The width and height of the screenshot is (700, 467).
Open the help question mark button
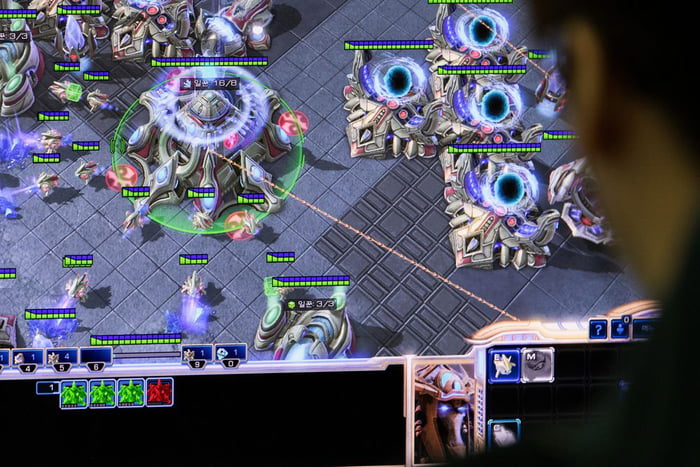click(598, 328)
